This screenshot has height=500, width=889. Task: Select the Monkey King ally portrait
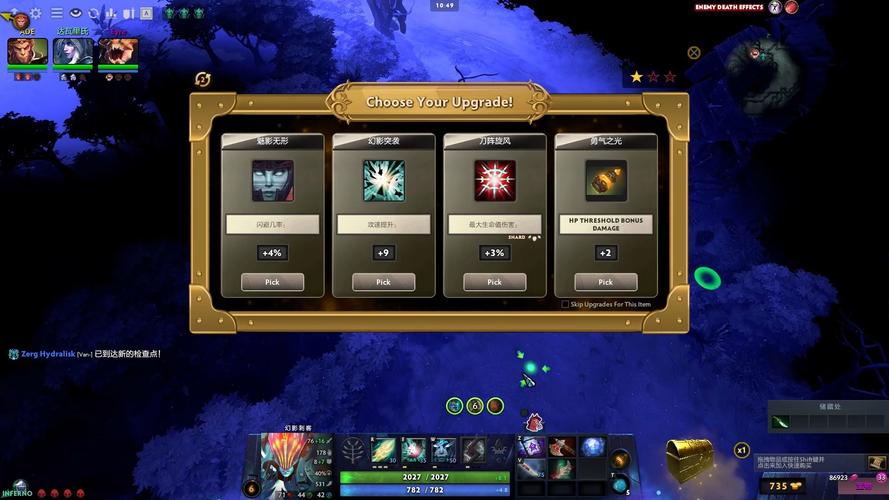click(27, 51)
